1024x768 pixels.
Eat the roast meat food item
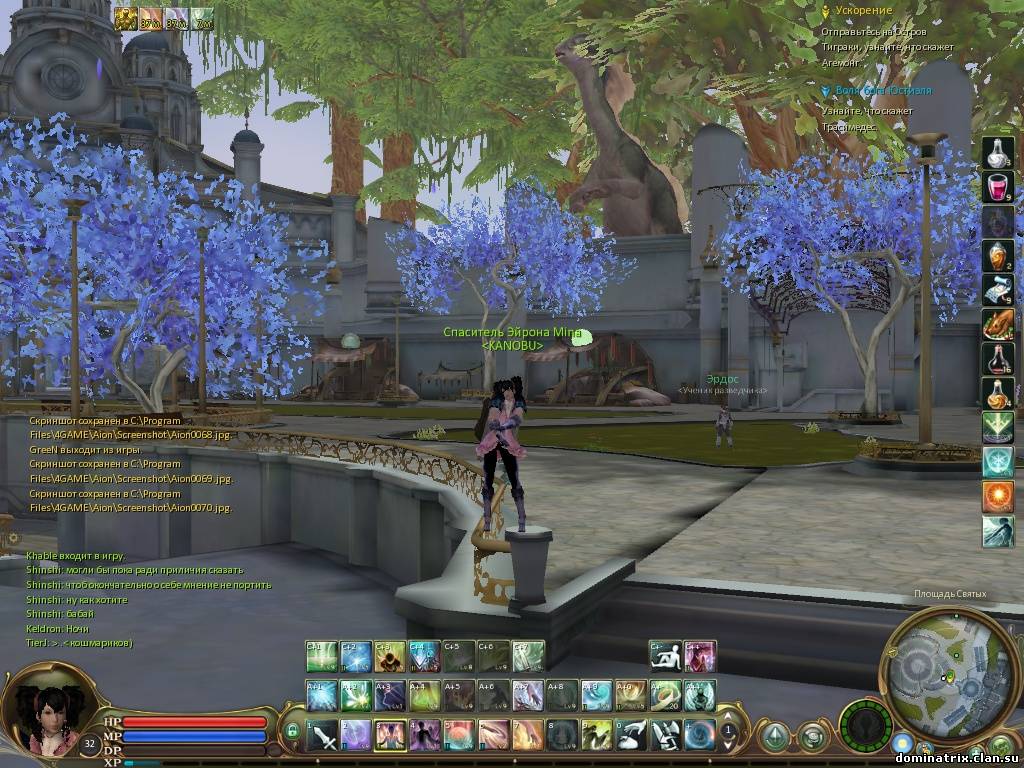997,324
